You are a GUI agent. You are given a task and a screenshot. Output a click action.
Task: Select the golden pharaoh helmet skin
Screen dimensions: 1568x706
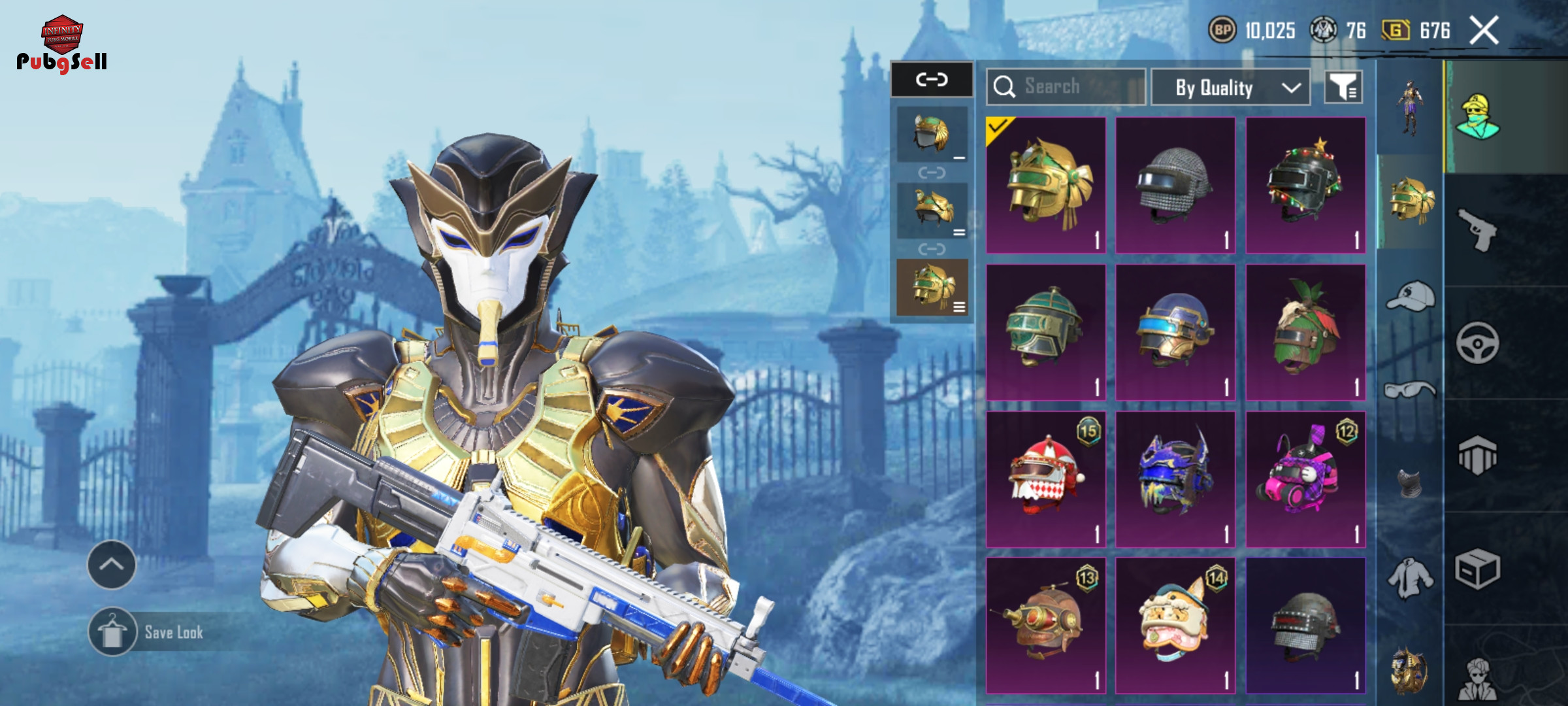click(x=1046, y=185)
